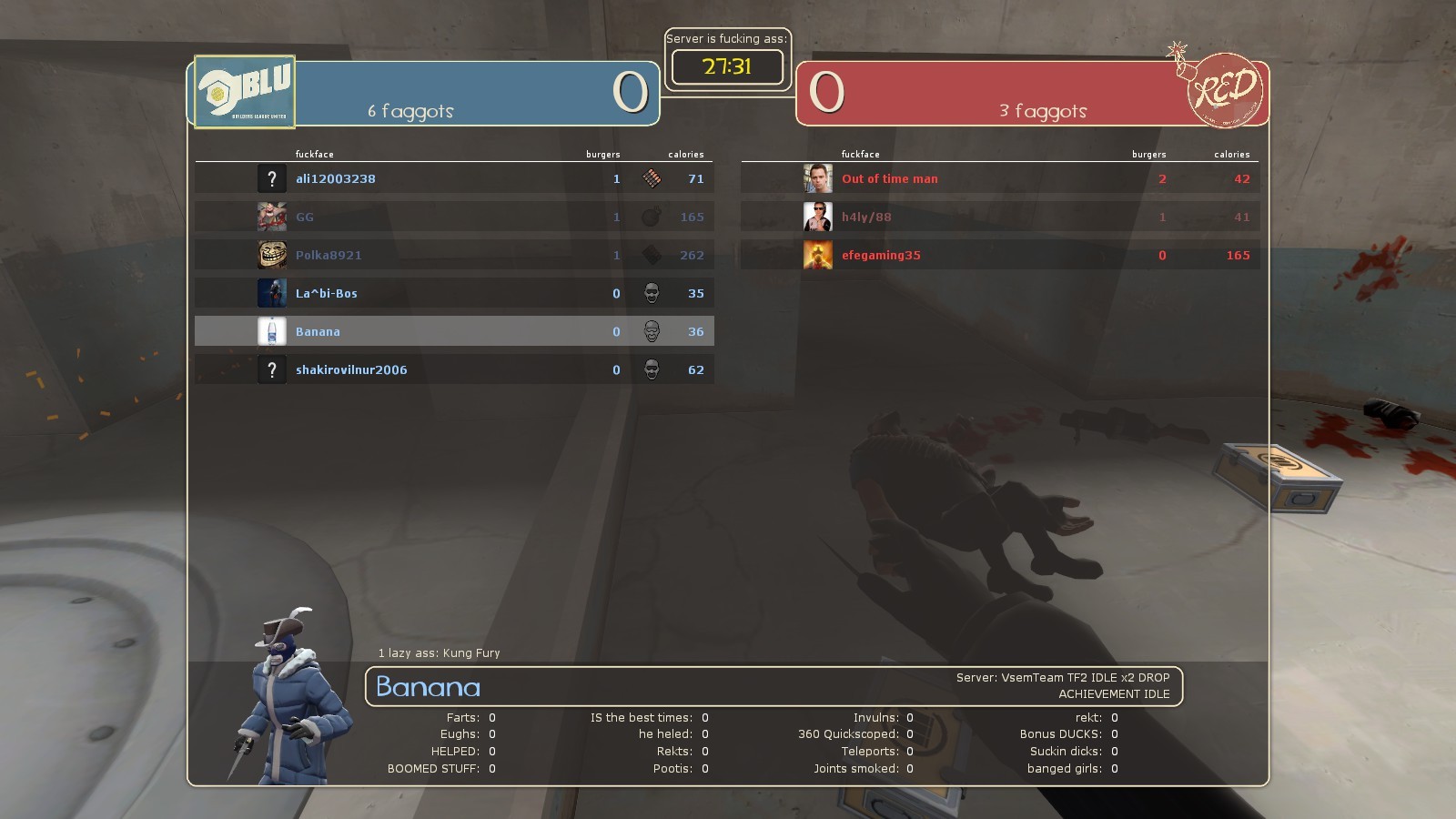Click efegaming35's fiery avatar
1456x819 pixels.
818,255
